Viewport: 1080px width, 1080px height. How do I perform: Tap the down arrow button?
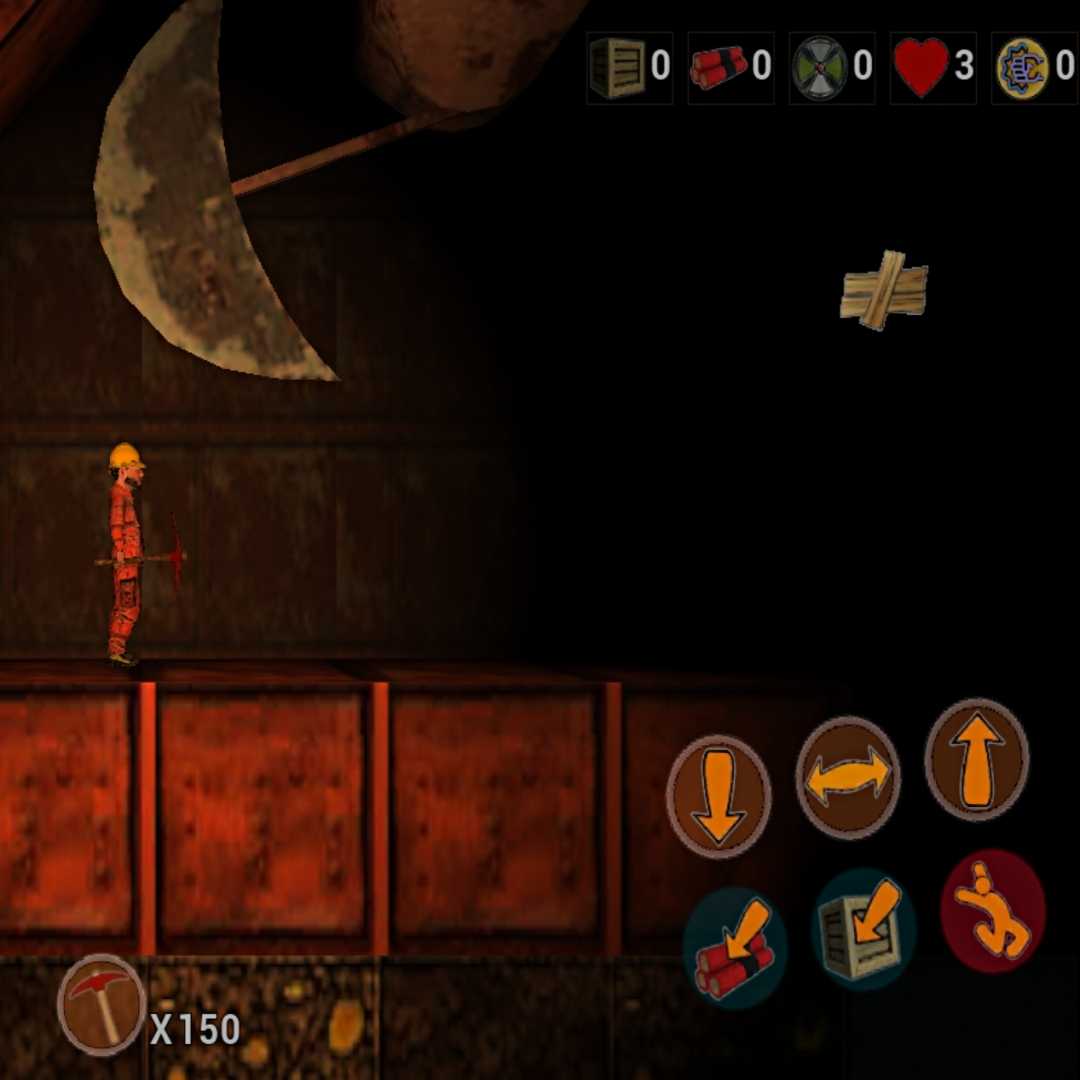718,795
